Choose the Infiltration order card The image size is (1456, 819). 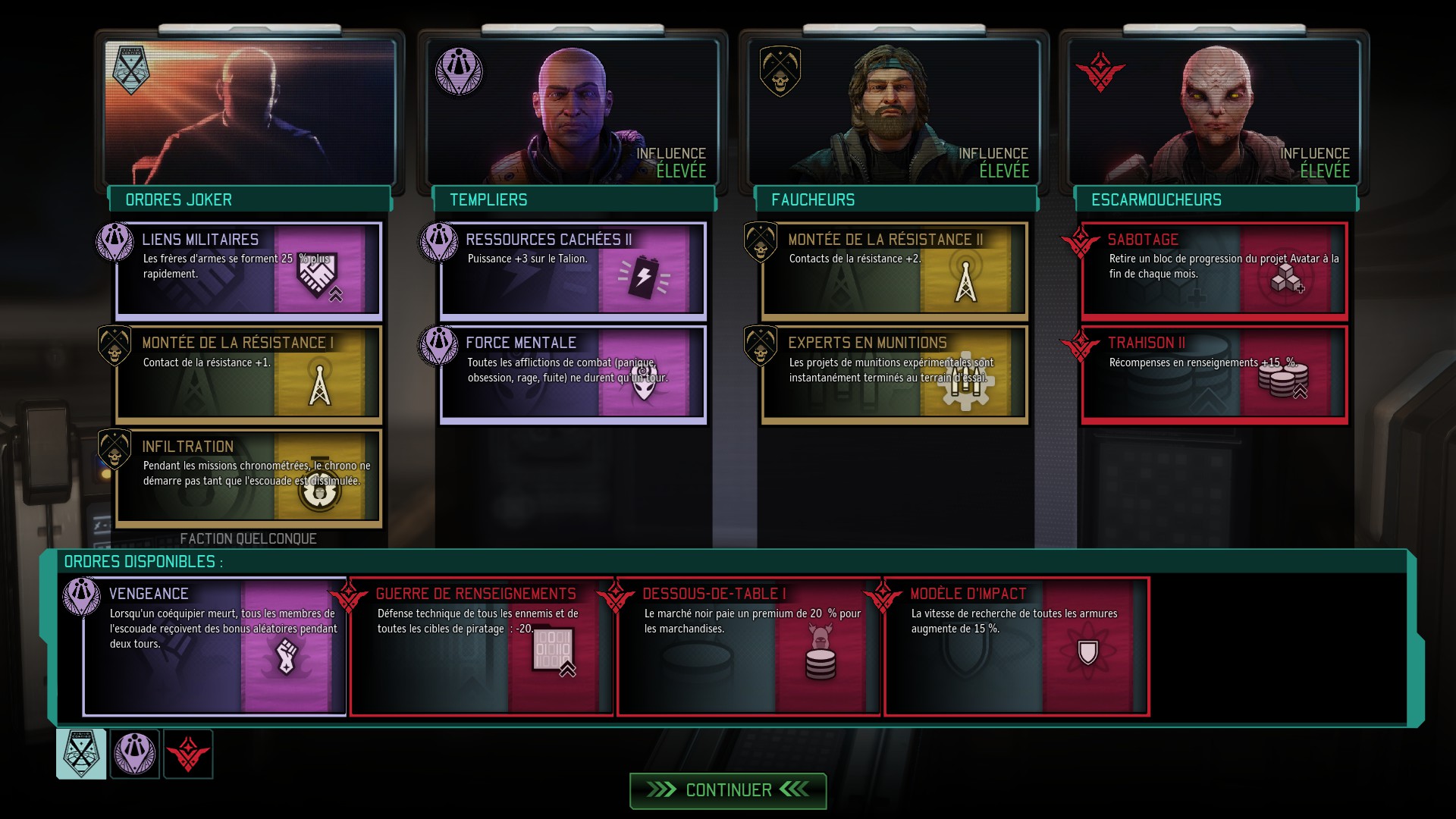pyautogui.click(x=249, y=478)
